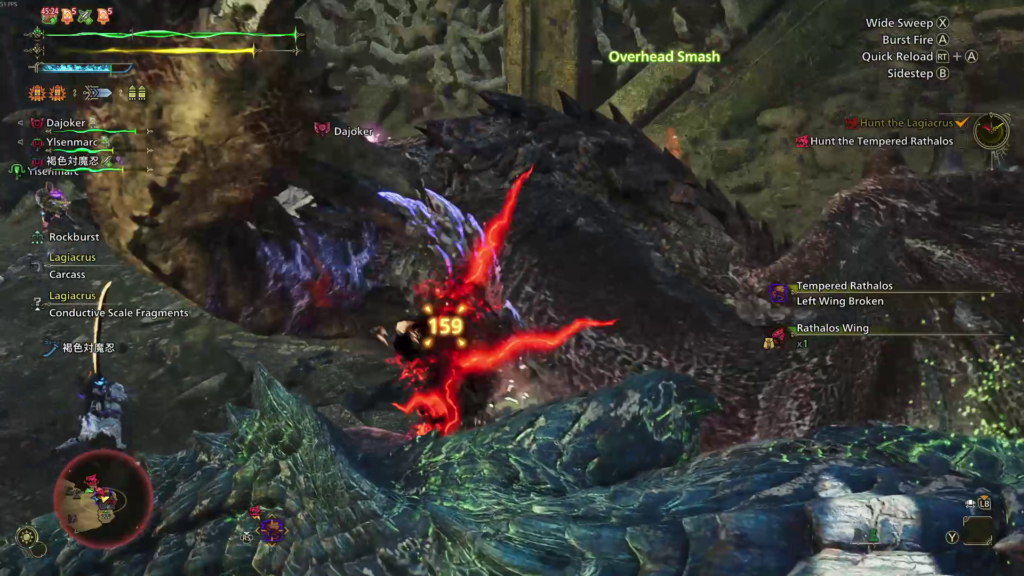Select the Tempered Rathalos target icon

[x=778, y=293]
